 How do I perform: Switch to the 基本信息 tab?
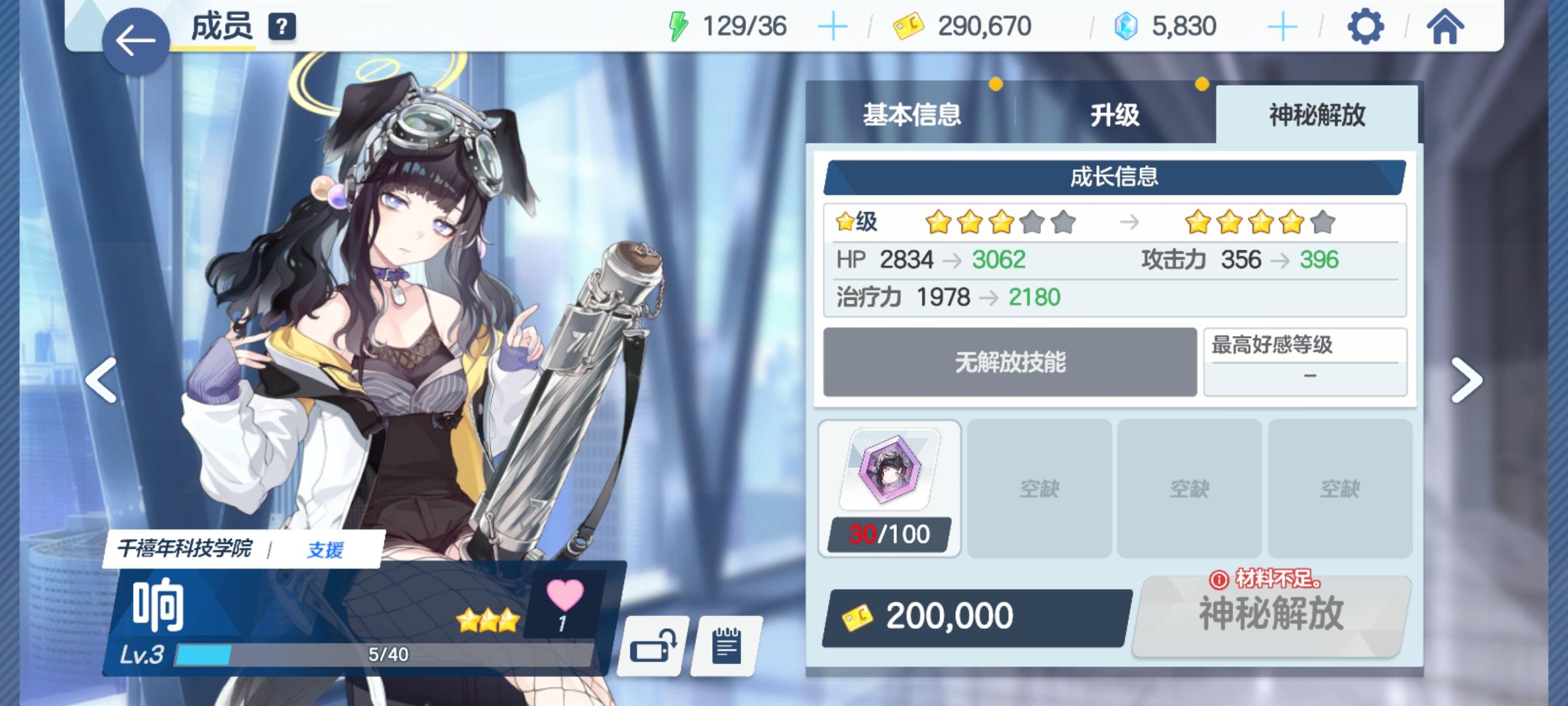click(x=912, y=113)
